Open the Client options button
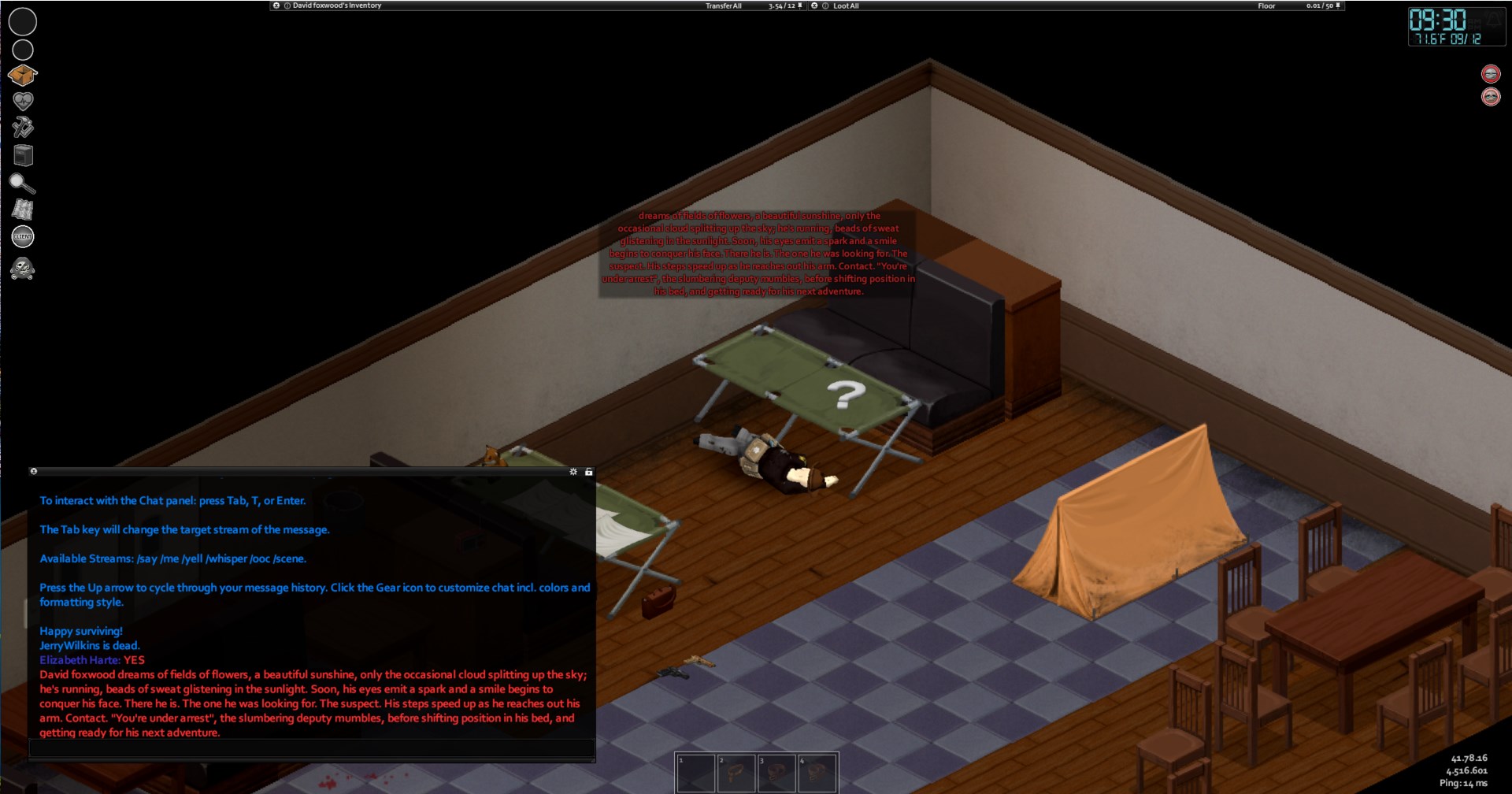1512x794 pixels. click(x=23, y=236)
